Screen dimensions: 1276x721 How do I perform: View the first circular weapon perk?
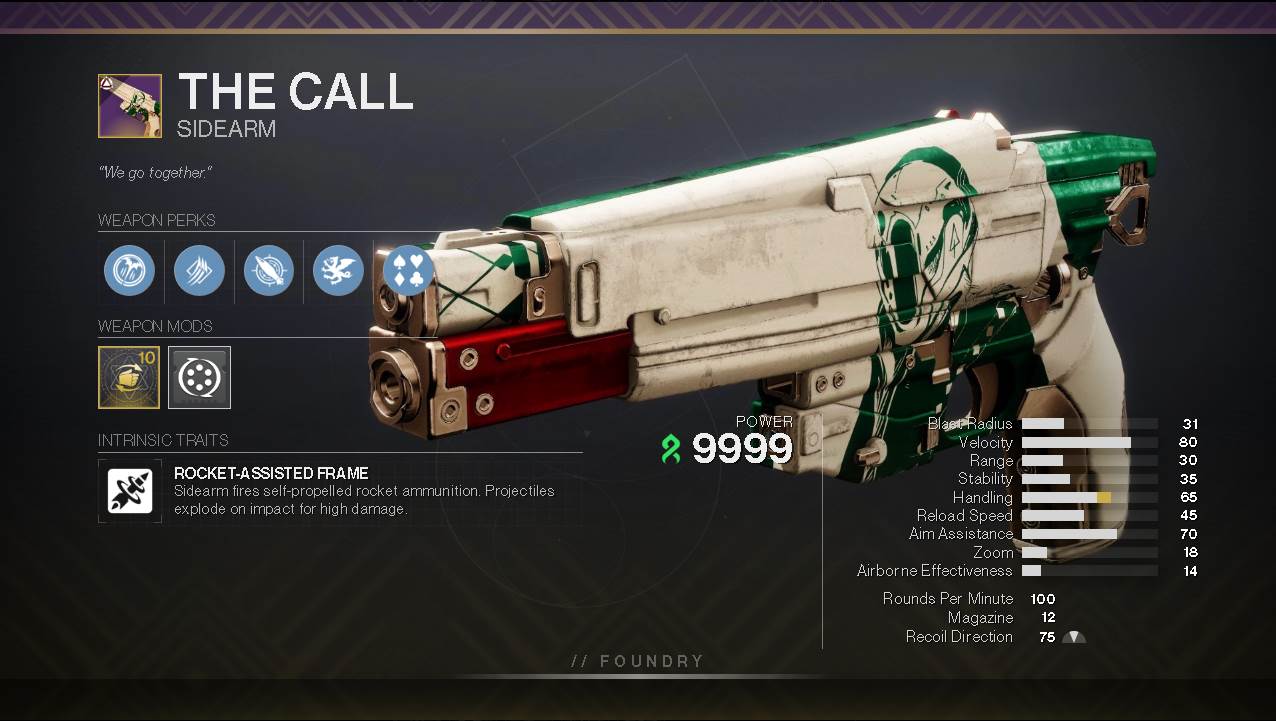point(130,270)
